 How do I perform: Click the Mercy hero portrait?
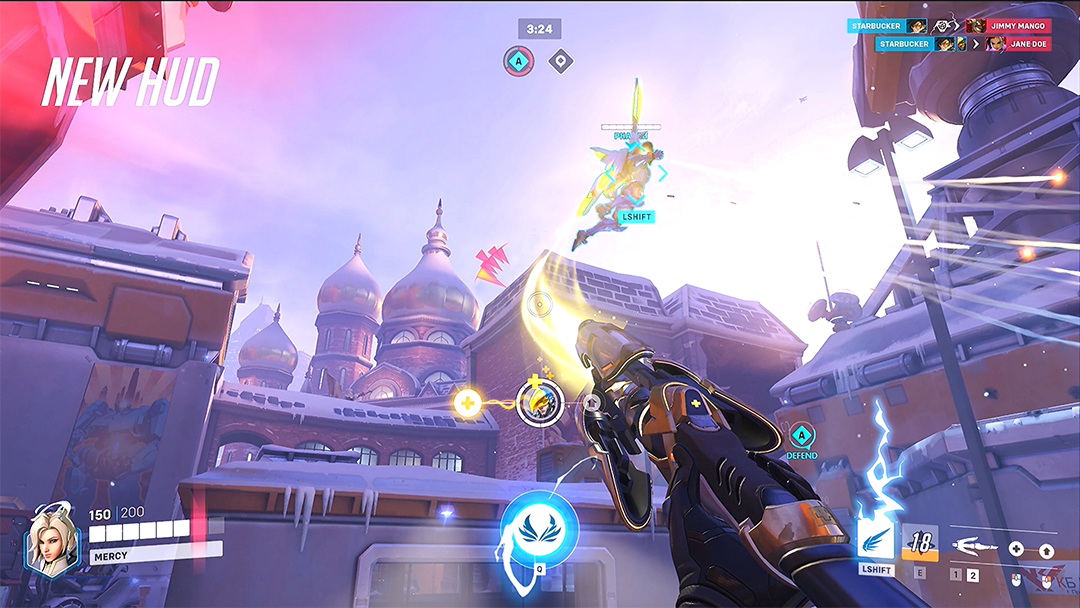50,541
